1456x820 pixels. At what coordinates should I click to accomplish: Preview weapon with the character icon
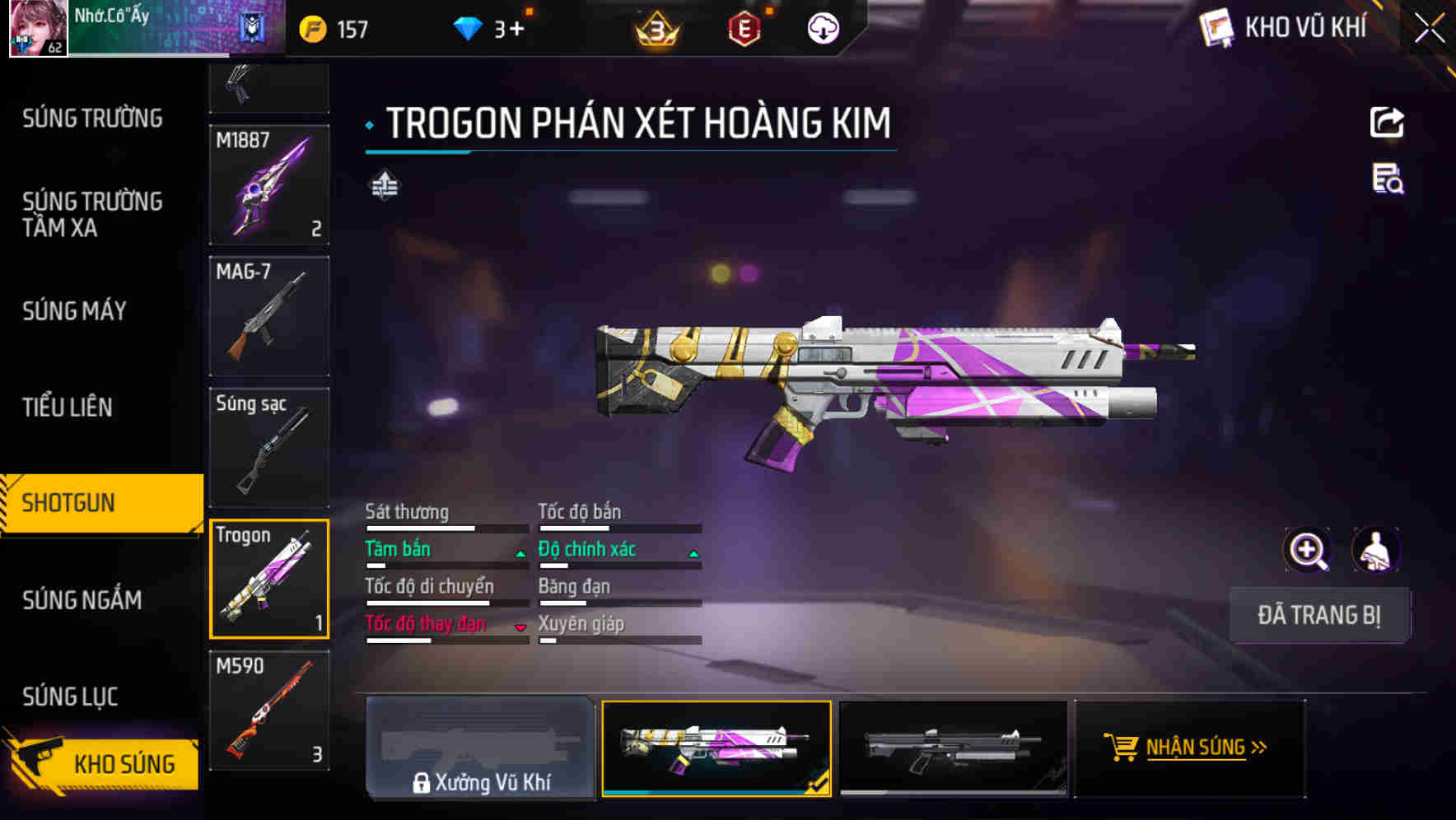1375,550
